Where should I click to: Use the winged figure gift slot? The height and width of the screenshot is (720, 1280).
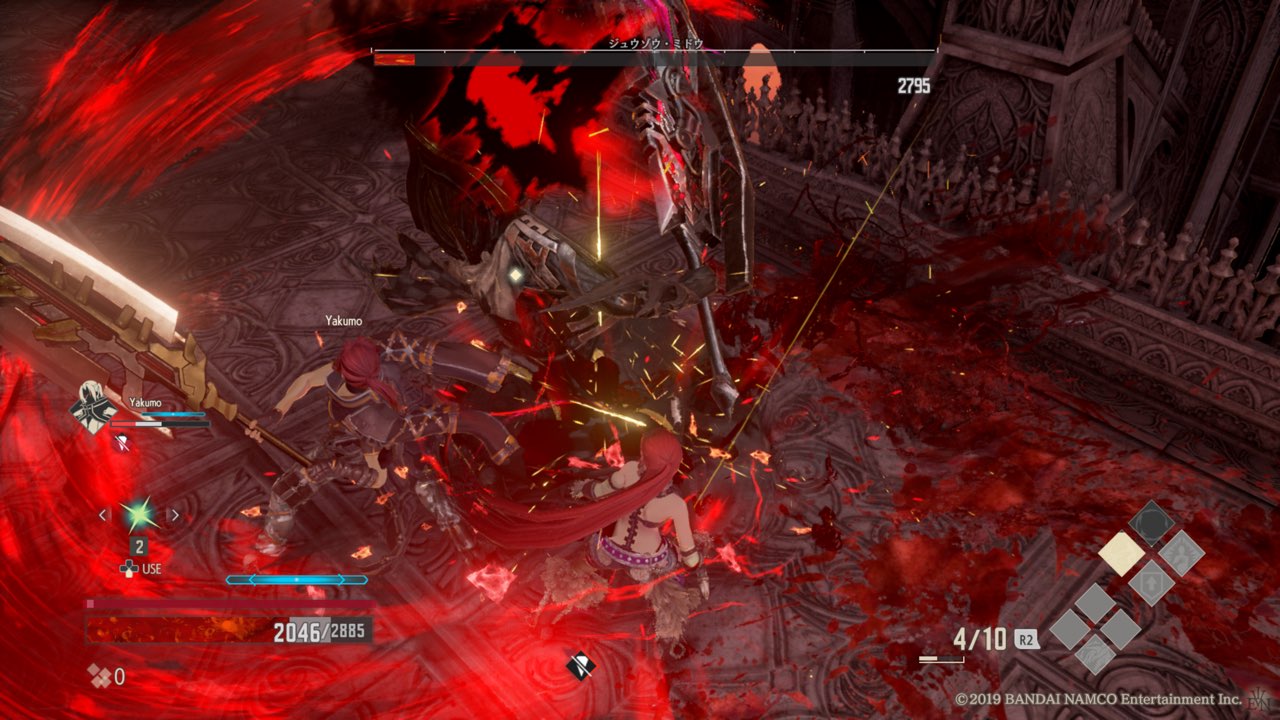click(1181, 553)
